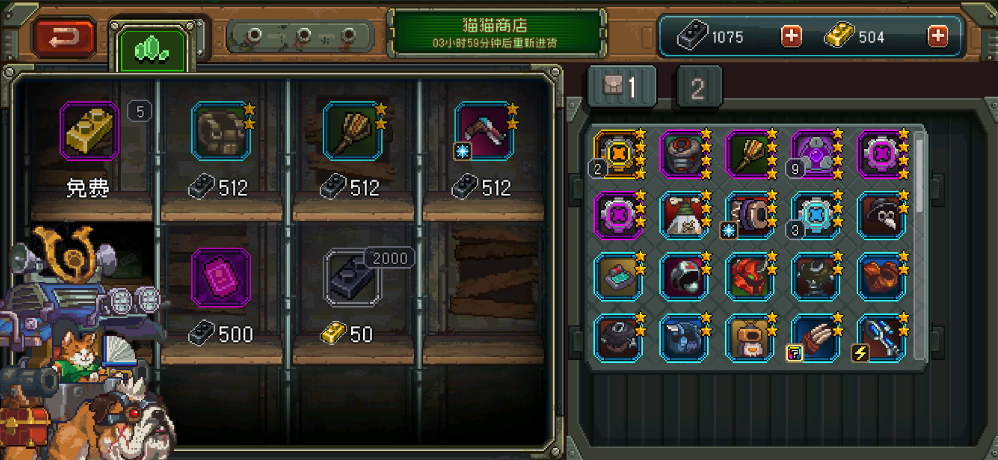Select the red crab claw inventory item

tap(880, 275)
